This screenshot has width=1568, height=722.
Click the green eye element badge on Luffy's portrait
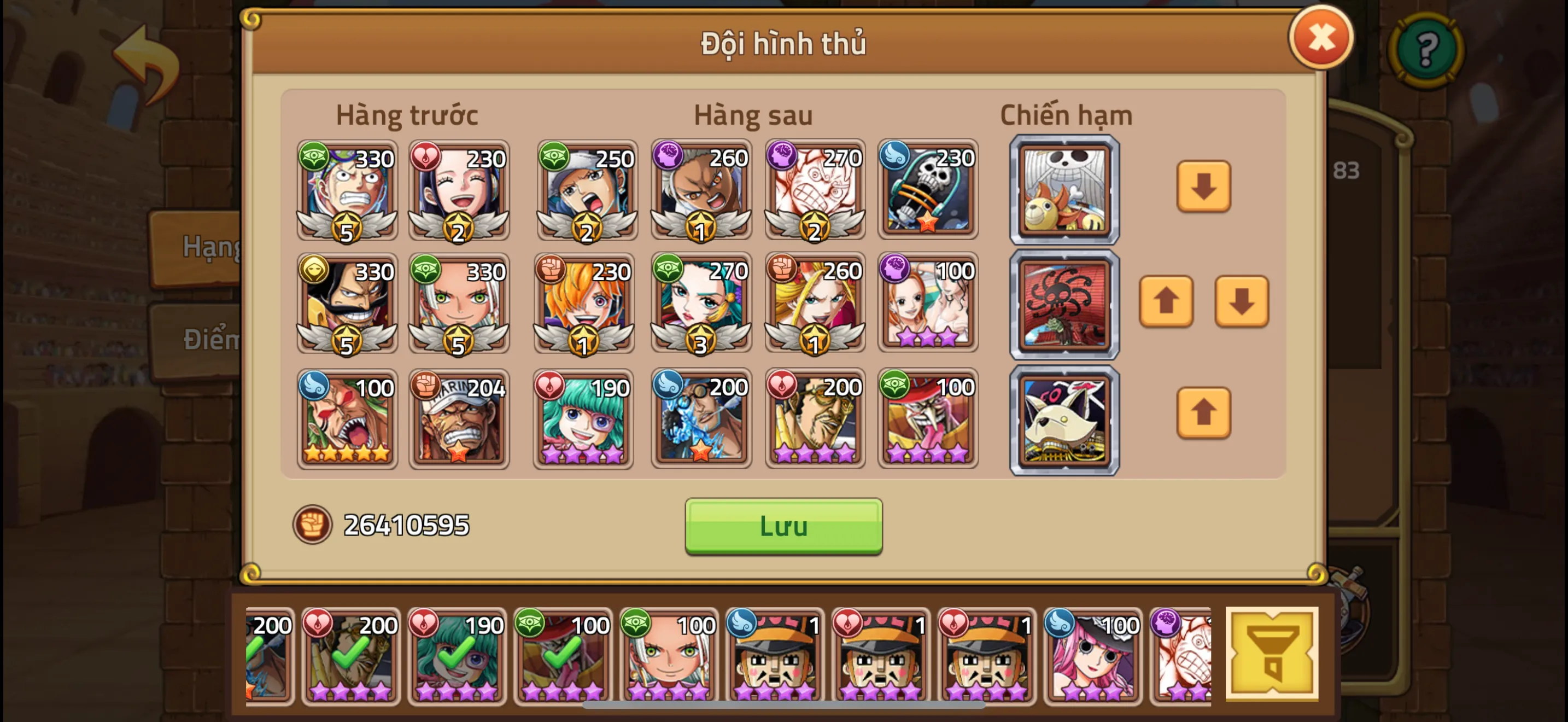pyautogui.click(x=313, y=158)
